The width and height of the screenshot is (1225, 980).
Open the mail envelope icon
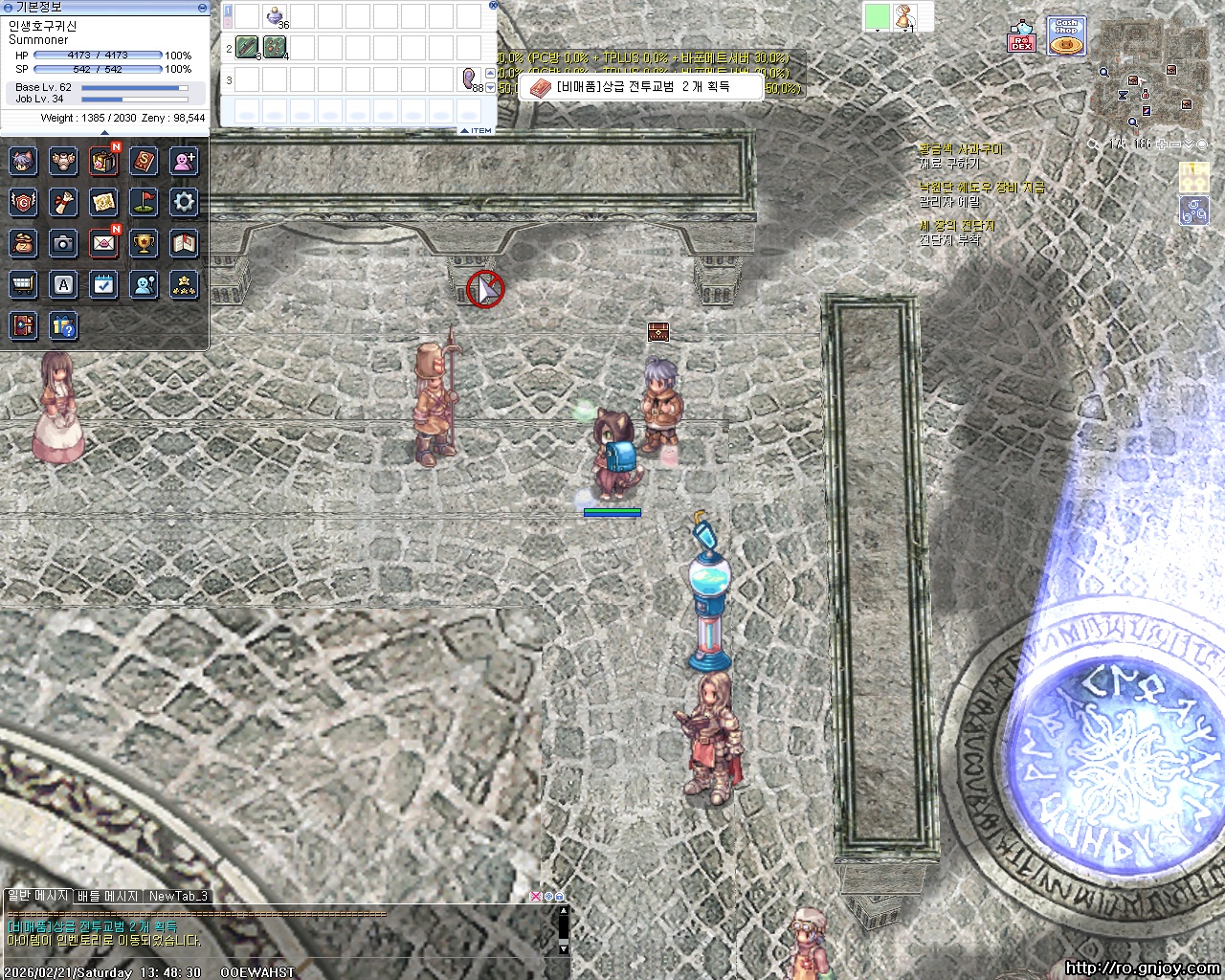tap(103, 243)
